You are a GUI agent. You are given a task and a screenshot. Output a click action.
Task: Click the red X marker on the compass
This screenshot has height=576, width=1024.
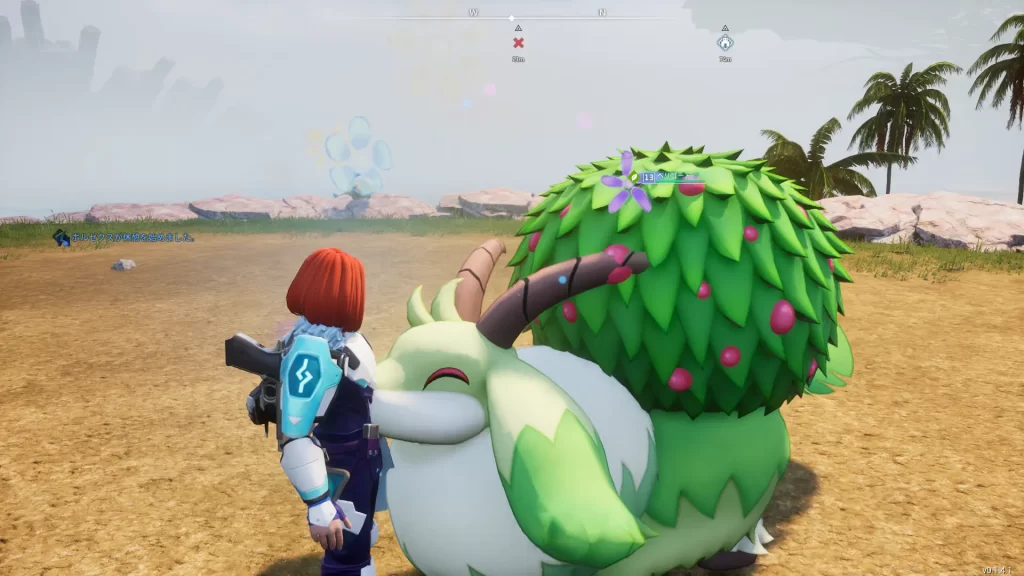tap(518, 42)
